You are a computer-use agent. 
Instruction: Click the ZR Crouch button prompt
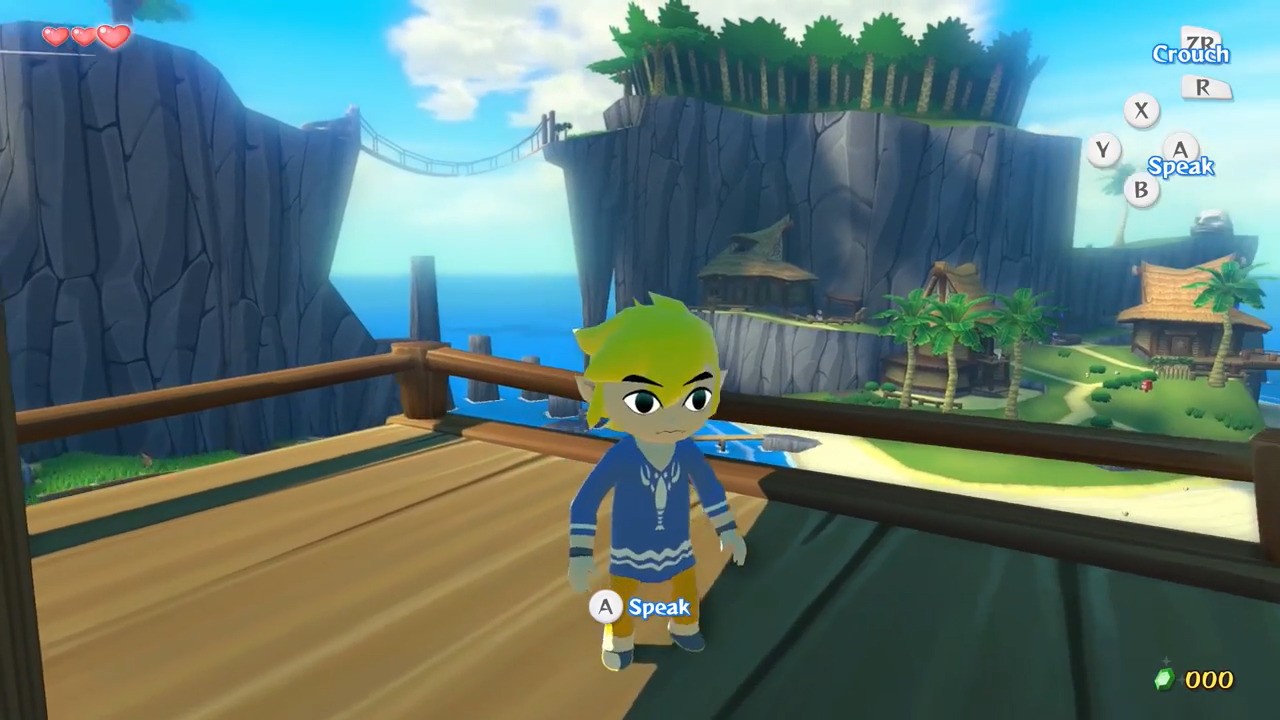click(x=1199, y=41)
